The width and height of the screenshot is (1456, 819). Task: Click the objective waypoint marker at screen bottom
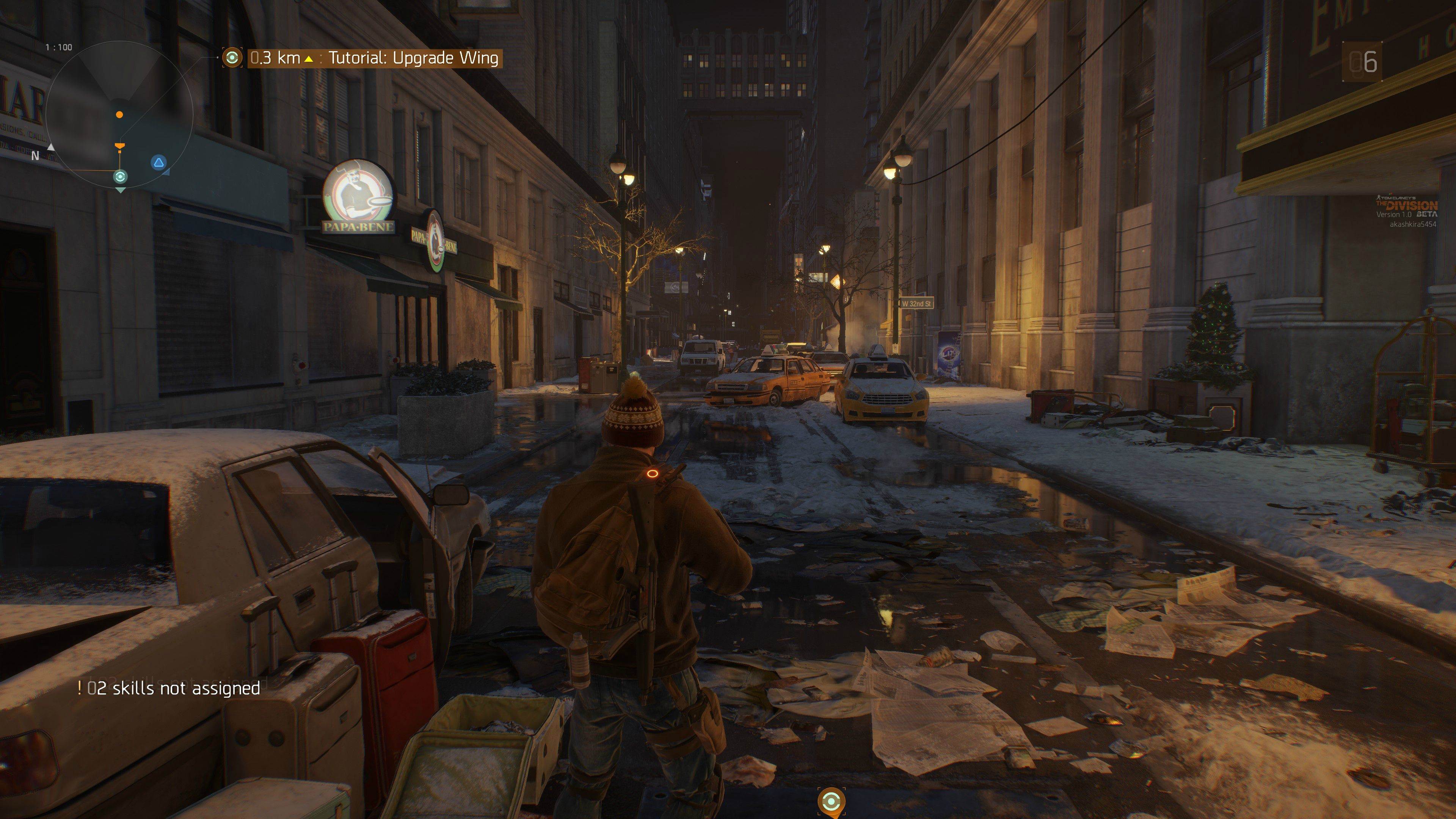click(x=831, y=801)
